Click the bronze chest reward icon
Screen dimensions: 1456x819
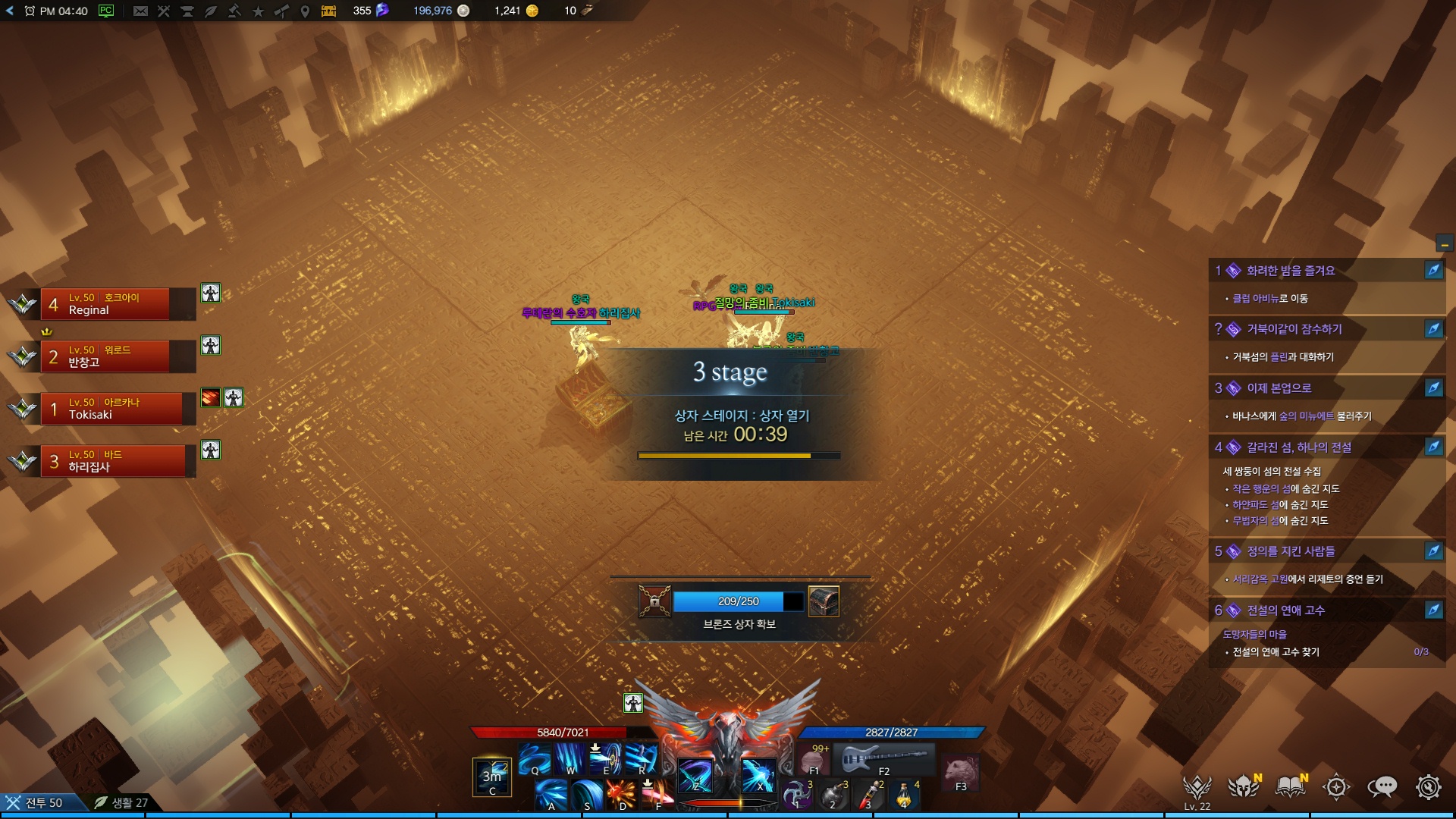coord(824,601)
